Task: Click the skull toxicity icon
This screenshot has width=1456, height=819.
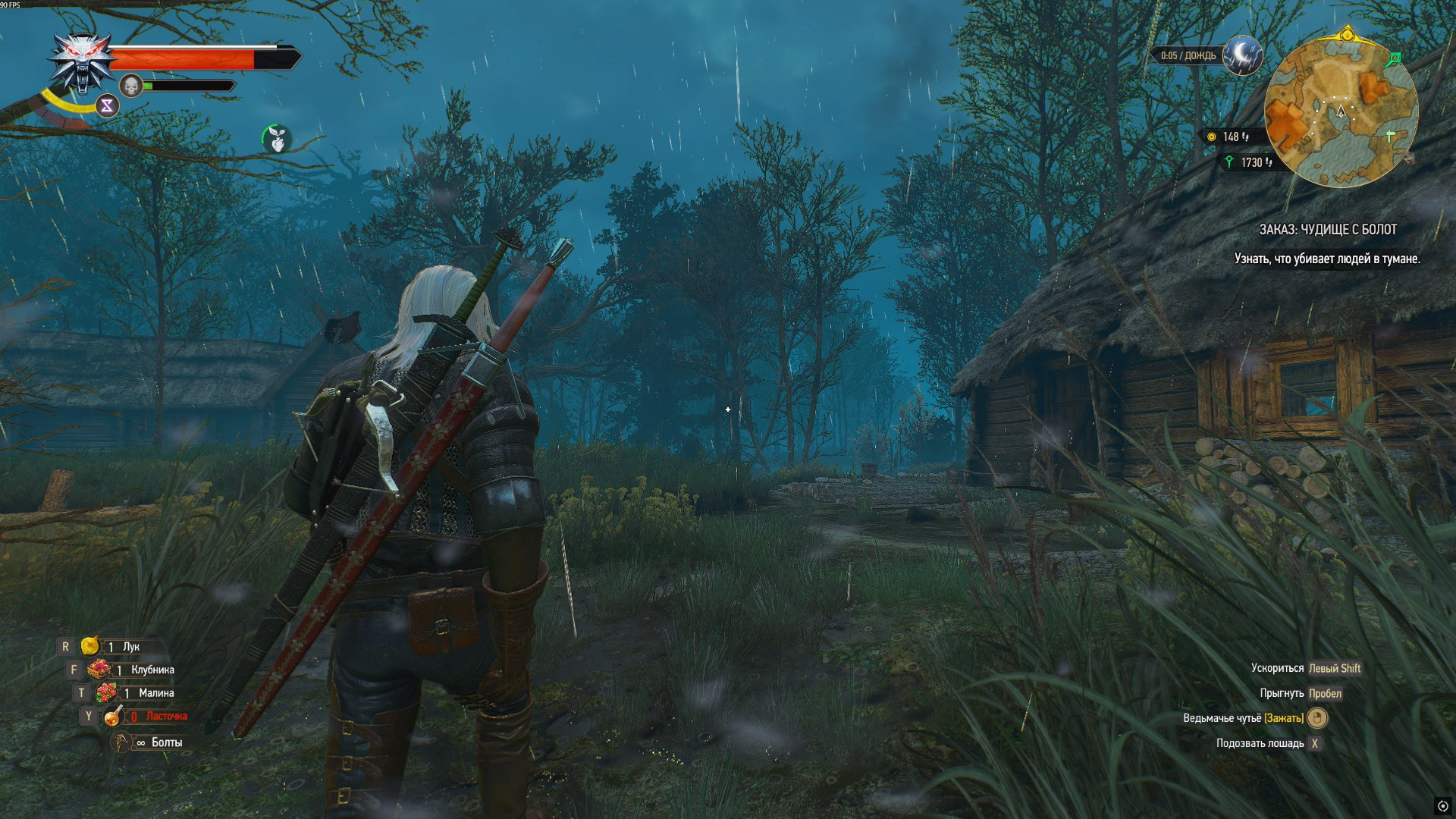Action: click(x=131, y=86)
